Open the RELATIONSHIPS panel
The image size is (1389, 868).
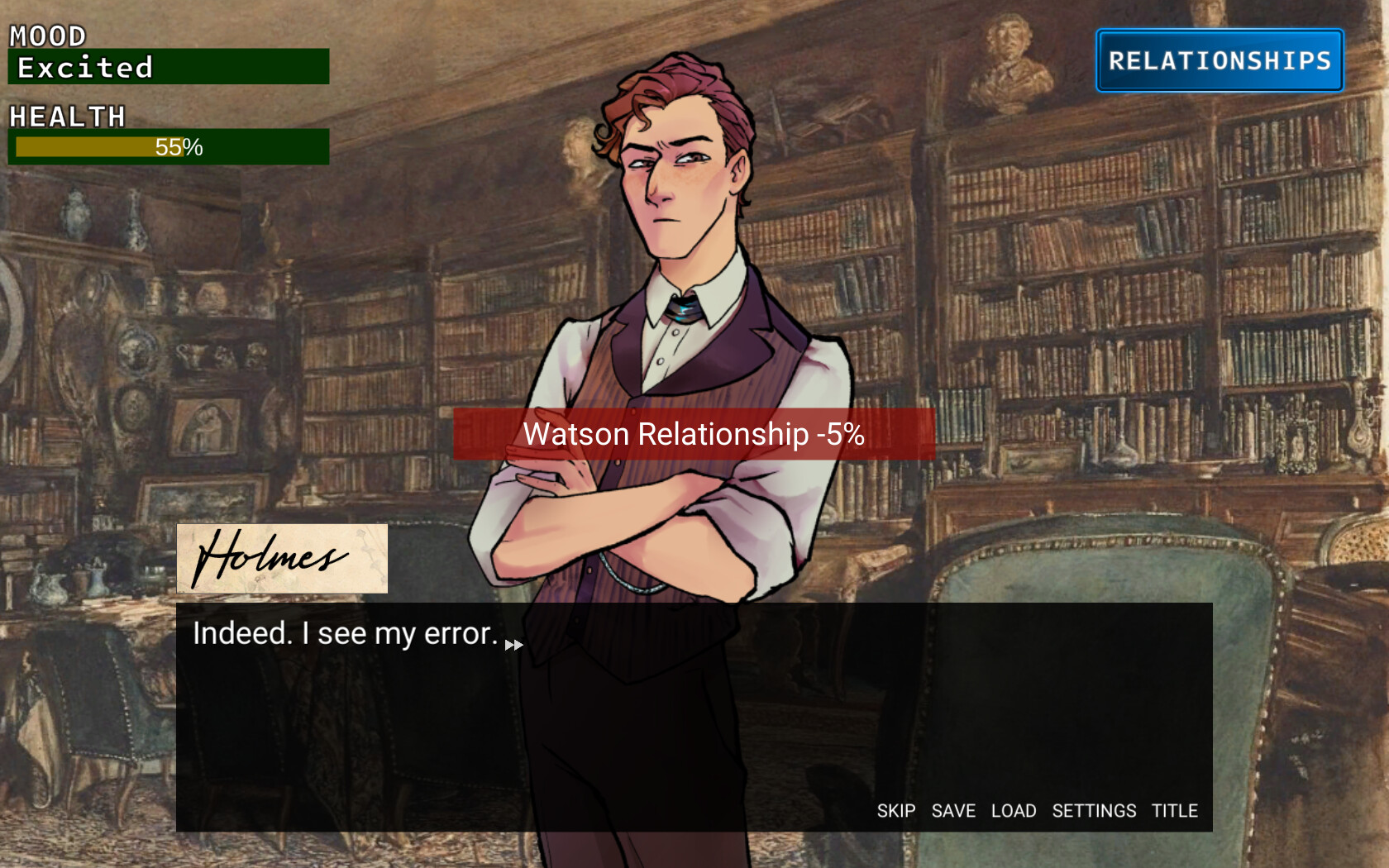tap(1219, 59)
